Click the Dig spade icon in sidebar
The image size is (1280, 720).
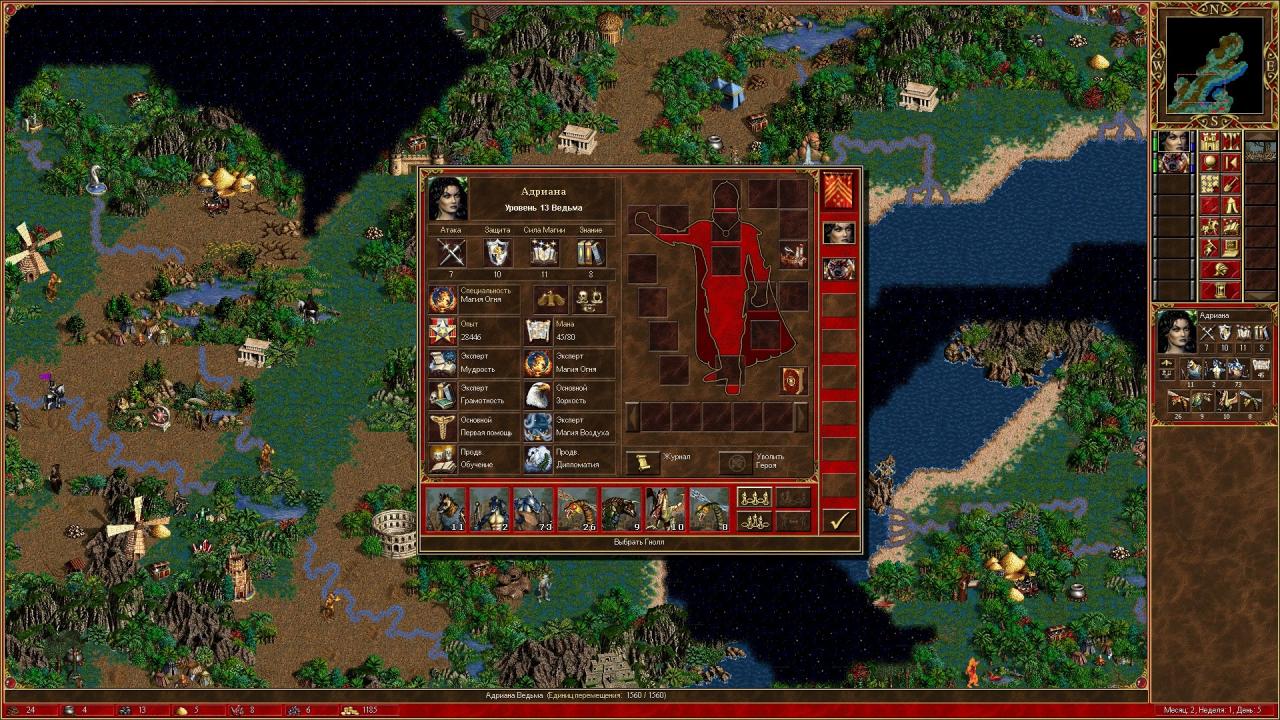[1230, 184]
